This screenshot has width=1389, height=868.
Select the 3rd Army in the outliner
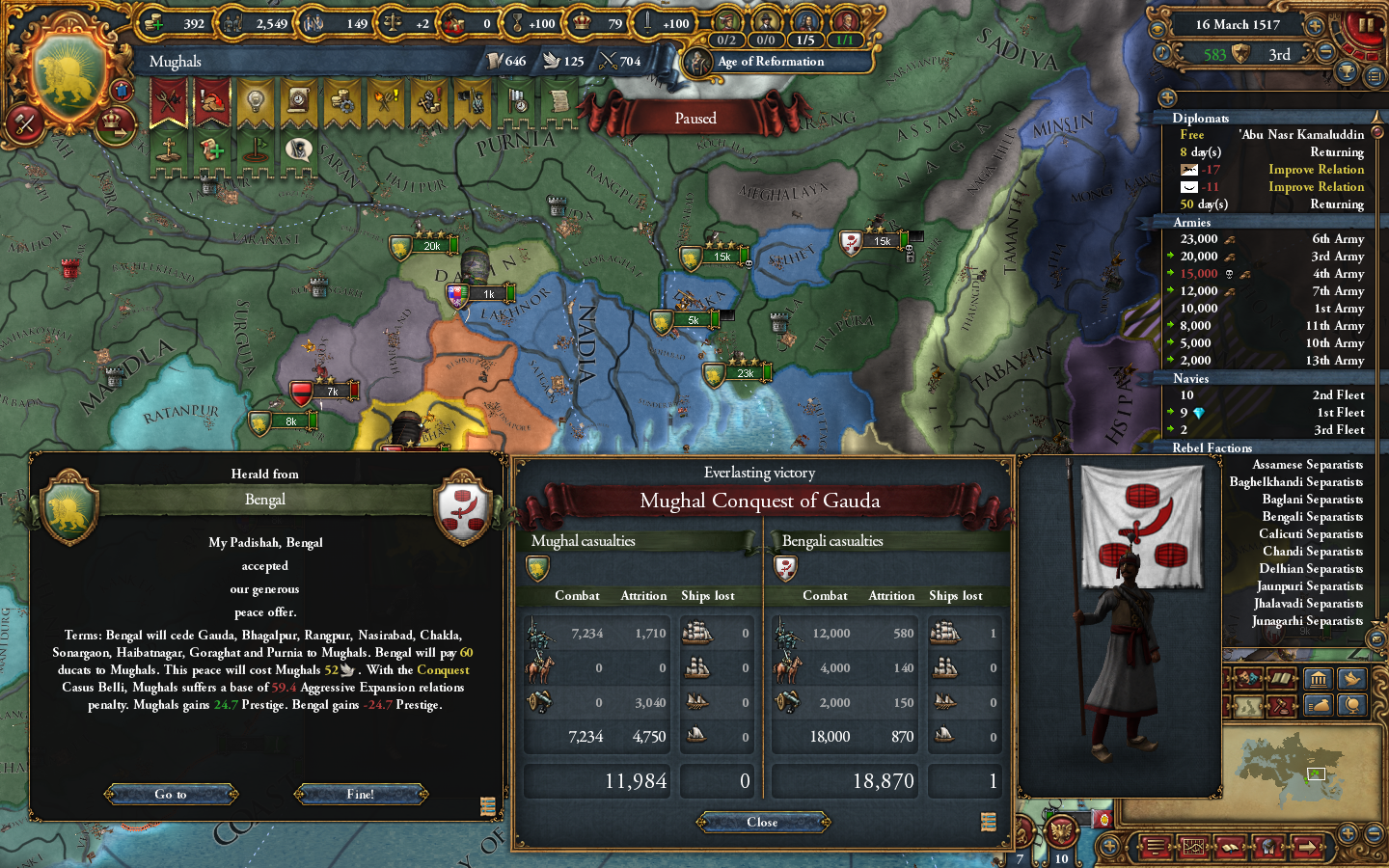click(x=1339, y=256)
